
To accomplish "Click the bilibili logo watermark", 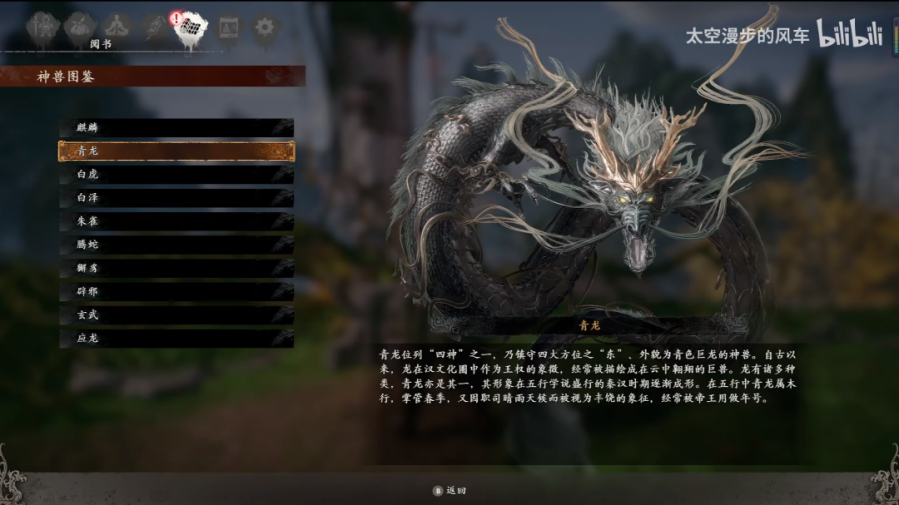I will pos(850,34).
